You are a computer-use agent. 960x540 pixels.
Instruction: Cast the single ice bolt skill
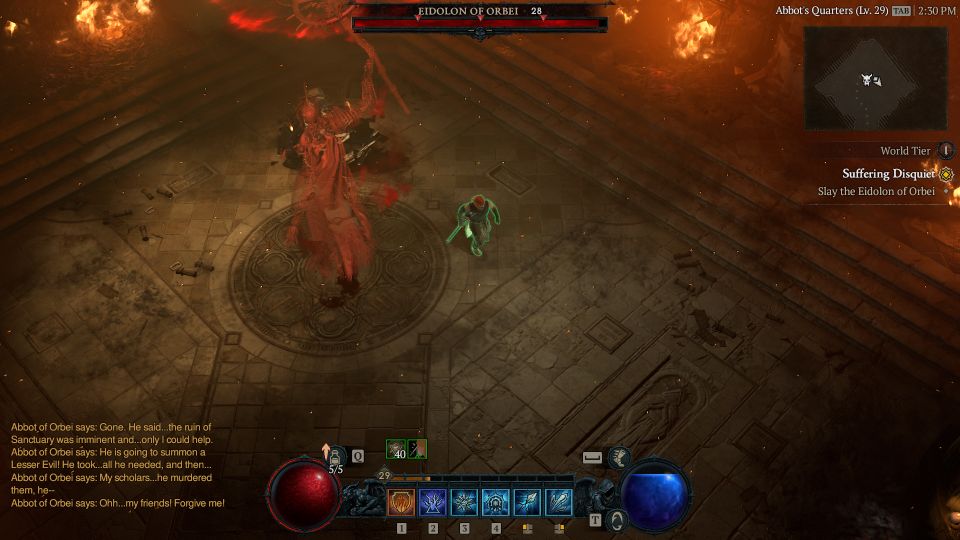pos(527,502)
